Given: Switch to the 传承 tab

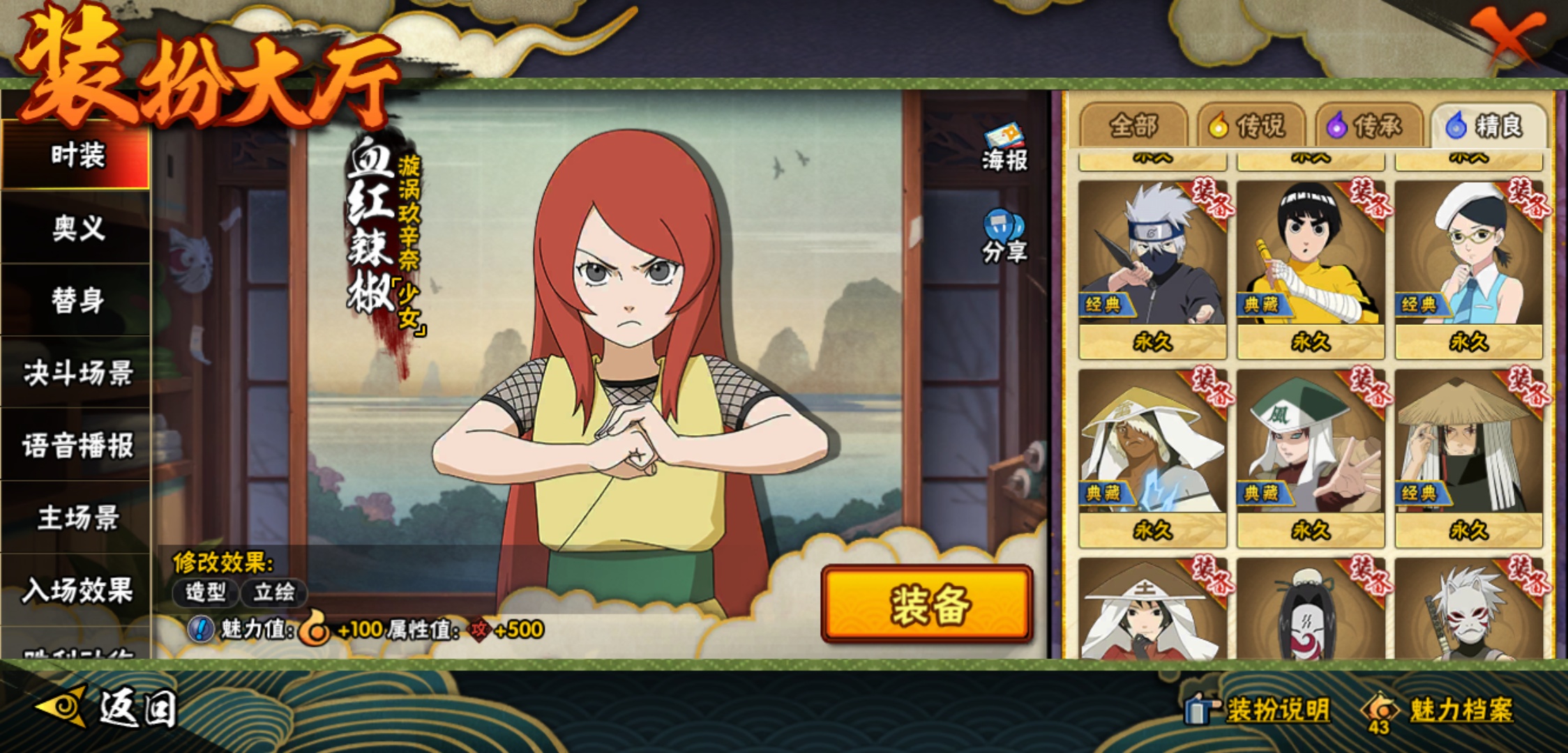Looking at the screenshot, I should pos(1369,126).
